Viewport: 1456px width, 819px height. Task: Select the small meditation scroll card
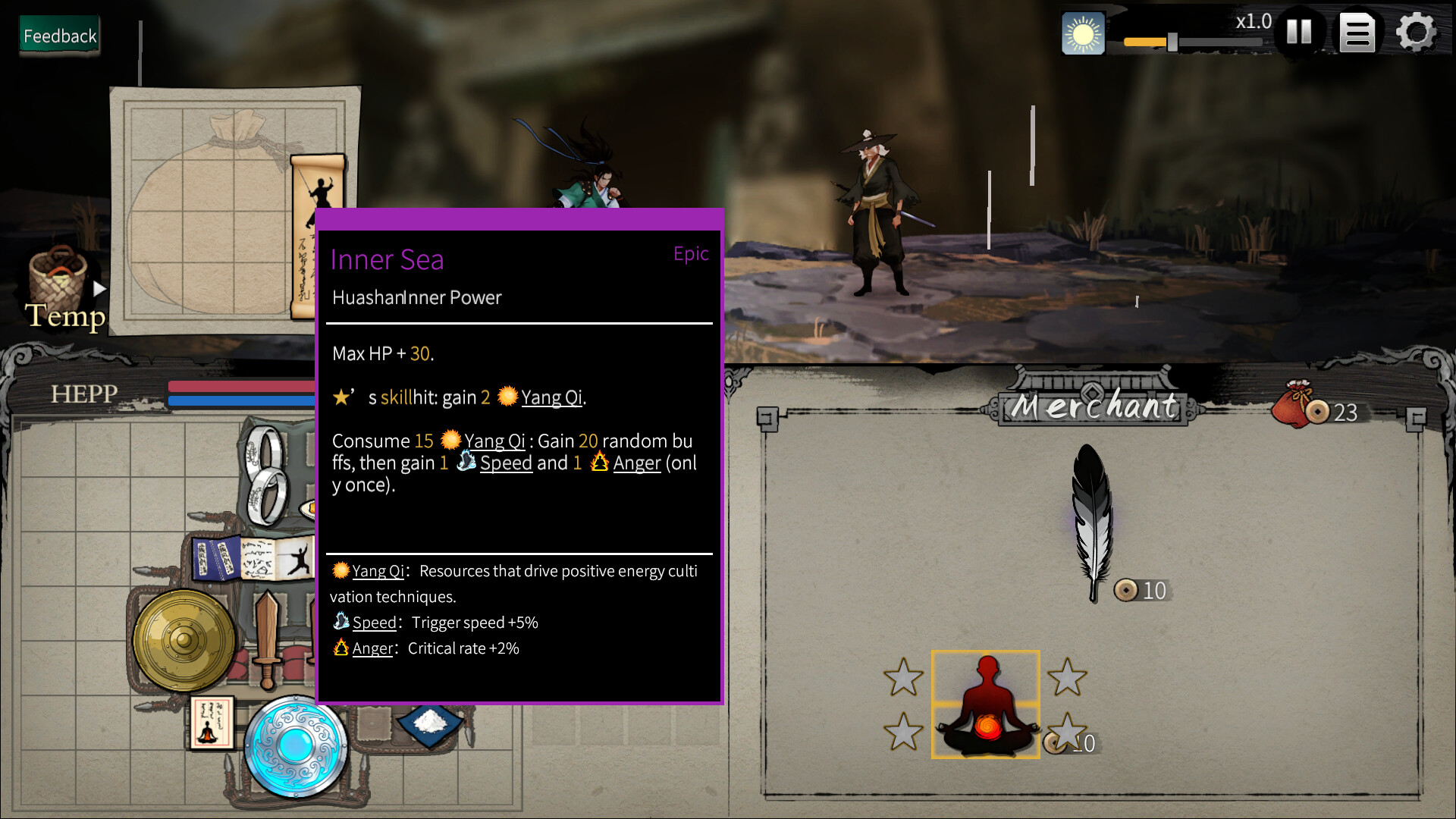coord(210,723)
